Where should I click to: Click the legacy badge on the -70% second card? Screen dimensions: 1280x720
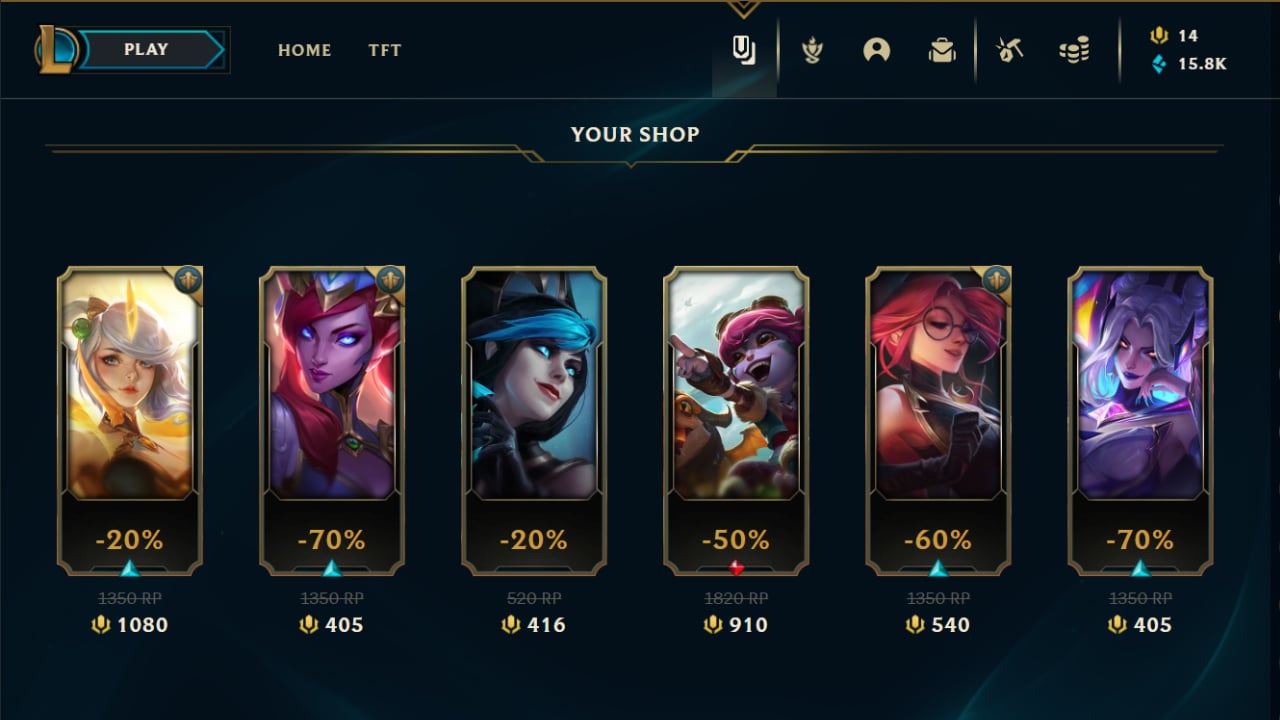pyautogui.click(x=389, y=278)
